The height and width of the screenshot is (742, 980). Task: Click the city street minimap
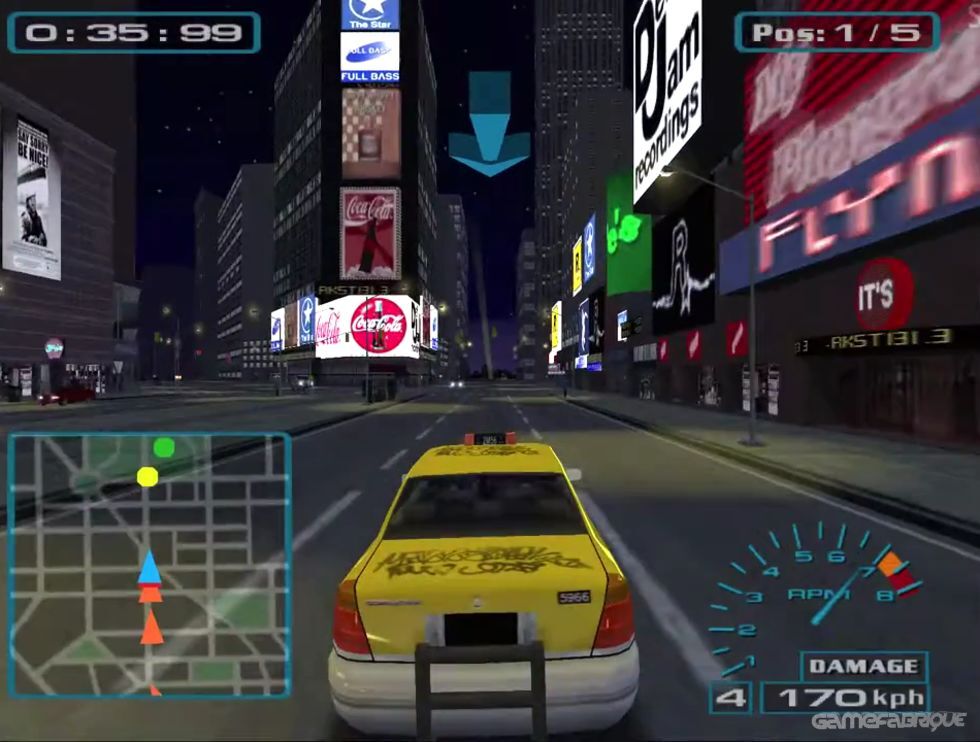[149, 565]
